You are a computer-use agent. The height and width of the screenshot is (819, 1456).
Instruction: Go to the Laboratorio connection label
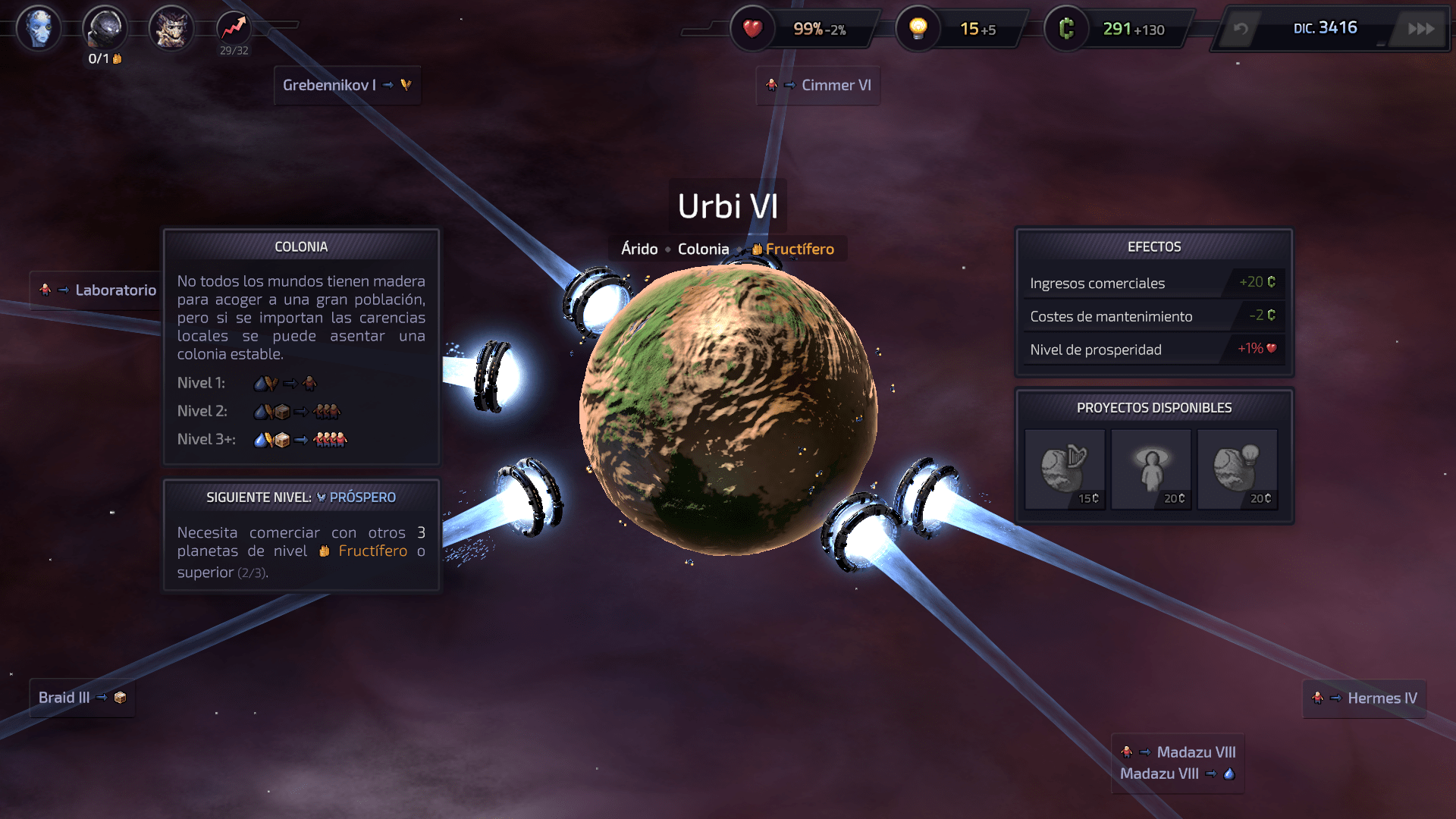click(97, 290)
